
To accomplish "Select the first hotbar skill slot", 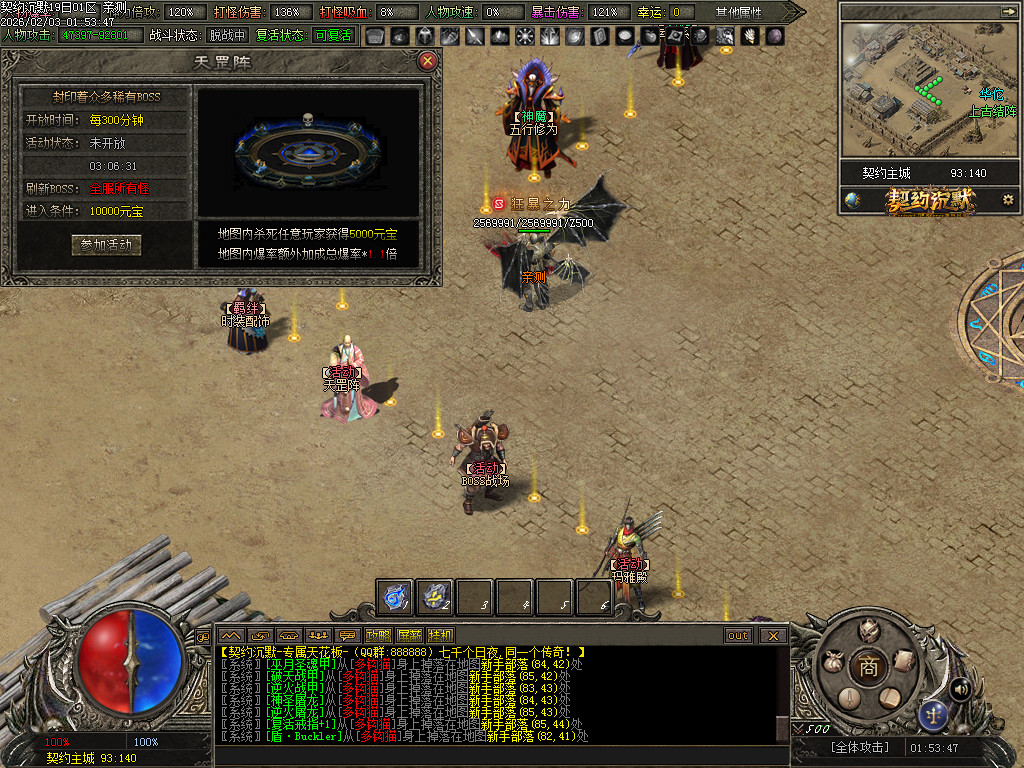I will (395, 597).
